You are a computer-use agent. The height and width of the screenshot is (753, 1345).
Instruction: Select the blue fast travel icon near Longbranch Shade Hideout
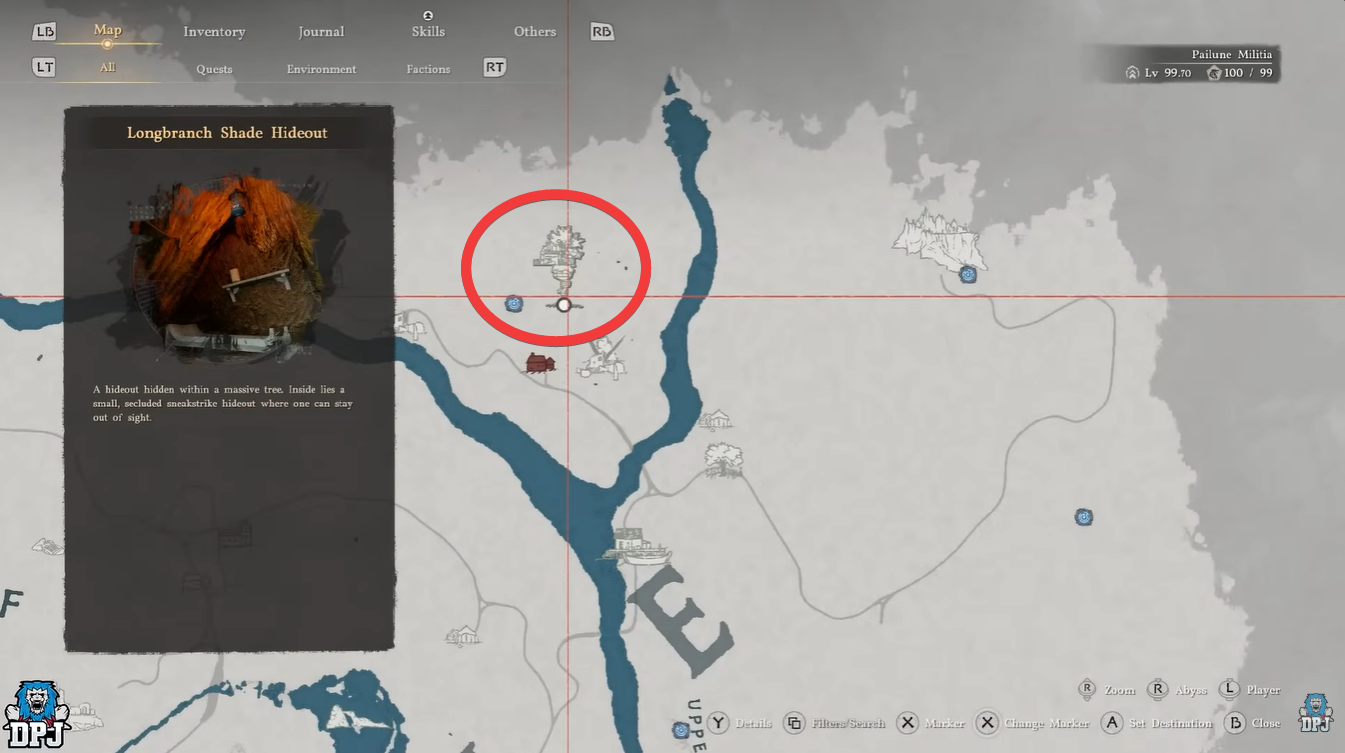[514, 302]
